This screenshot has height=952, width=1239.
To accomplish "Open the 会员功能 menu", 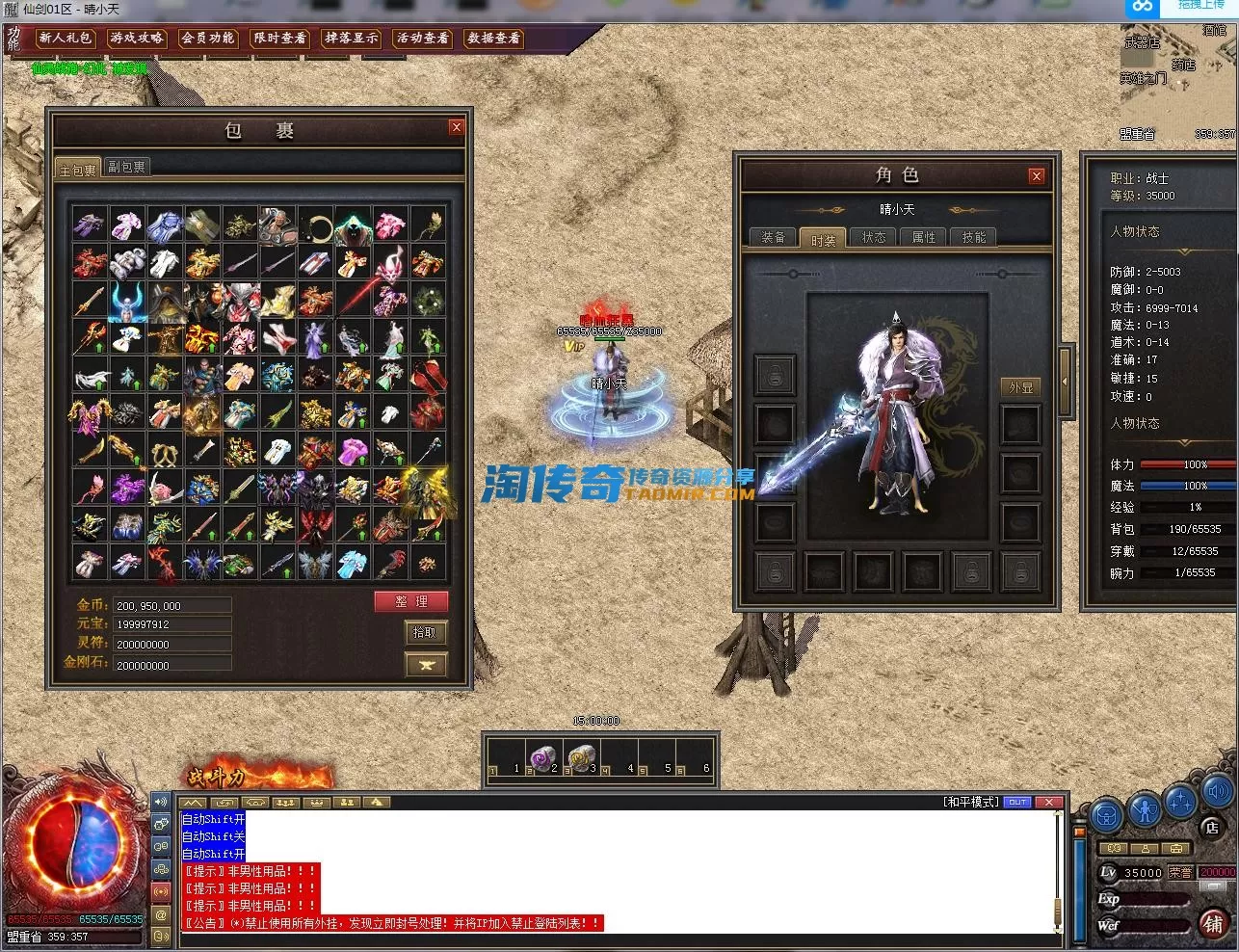I will click(x=208, y=39).
